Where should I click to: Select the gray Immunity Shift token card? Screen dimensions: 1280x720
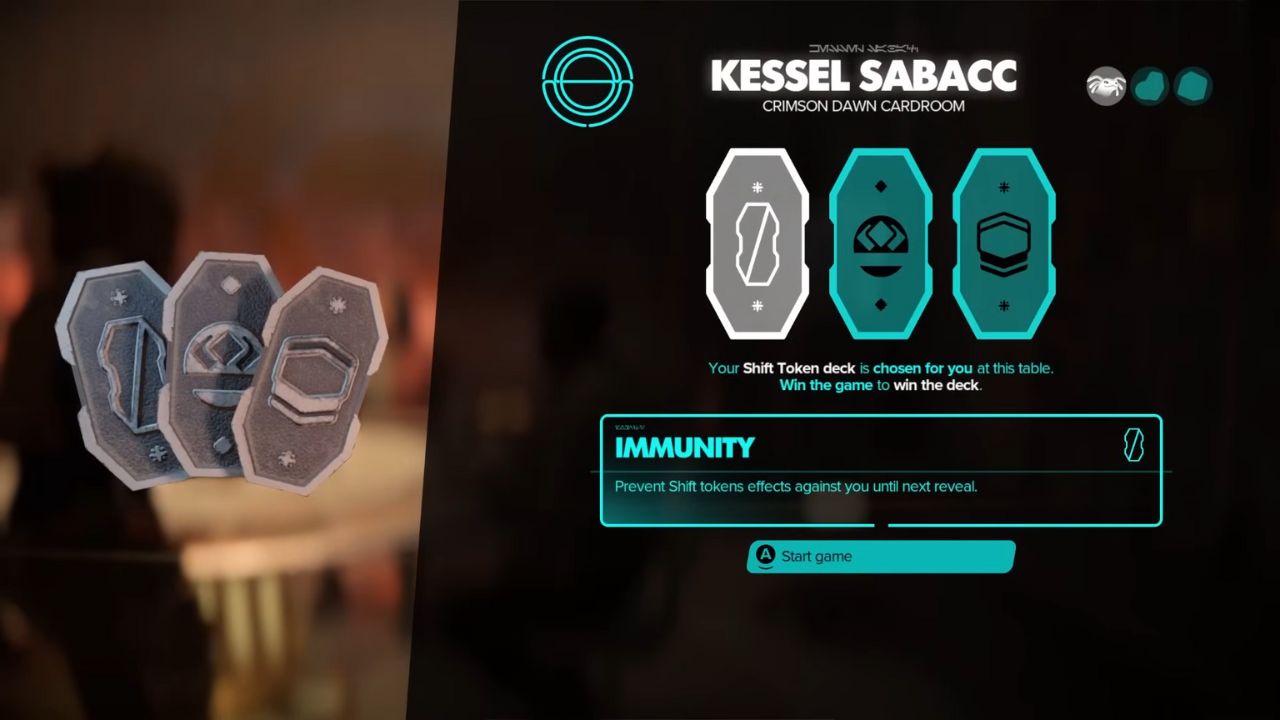click(x=758, y=243)
